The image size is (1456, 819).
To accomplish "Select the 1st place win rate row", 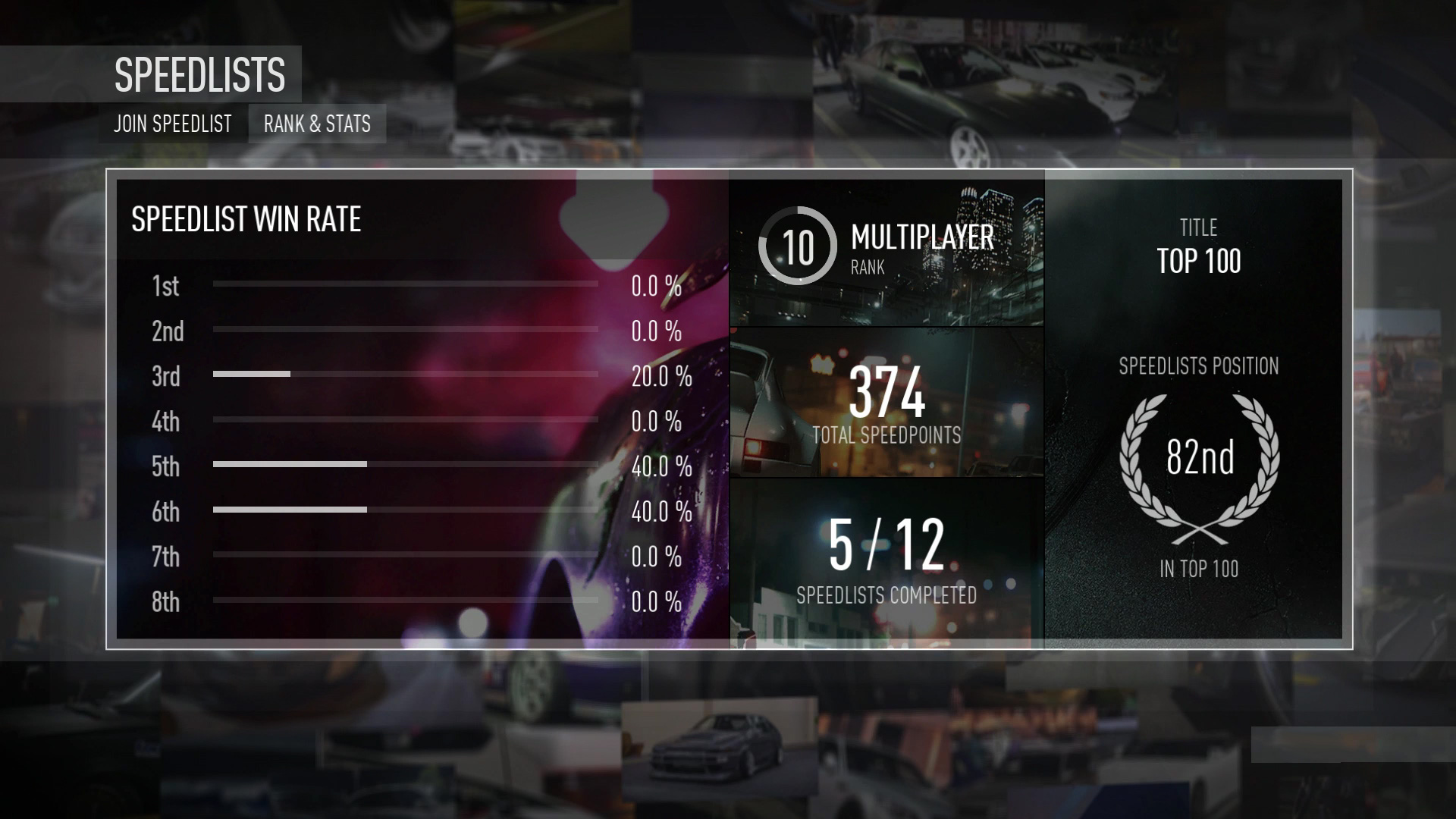I will [406, 286].
